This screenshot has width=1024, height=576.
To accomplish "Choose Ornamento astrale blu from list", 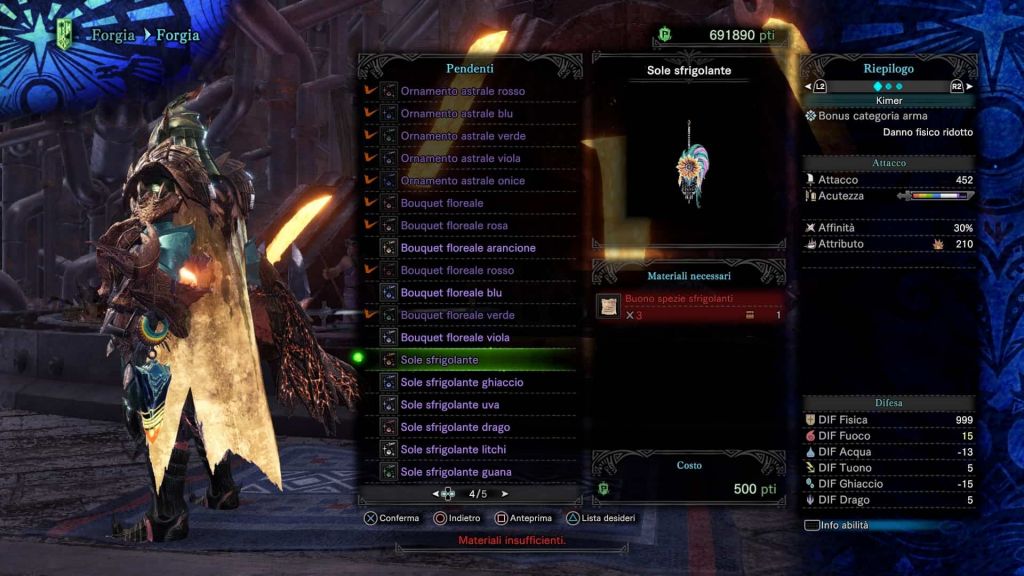I will 456,113.
